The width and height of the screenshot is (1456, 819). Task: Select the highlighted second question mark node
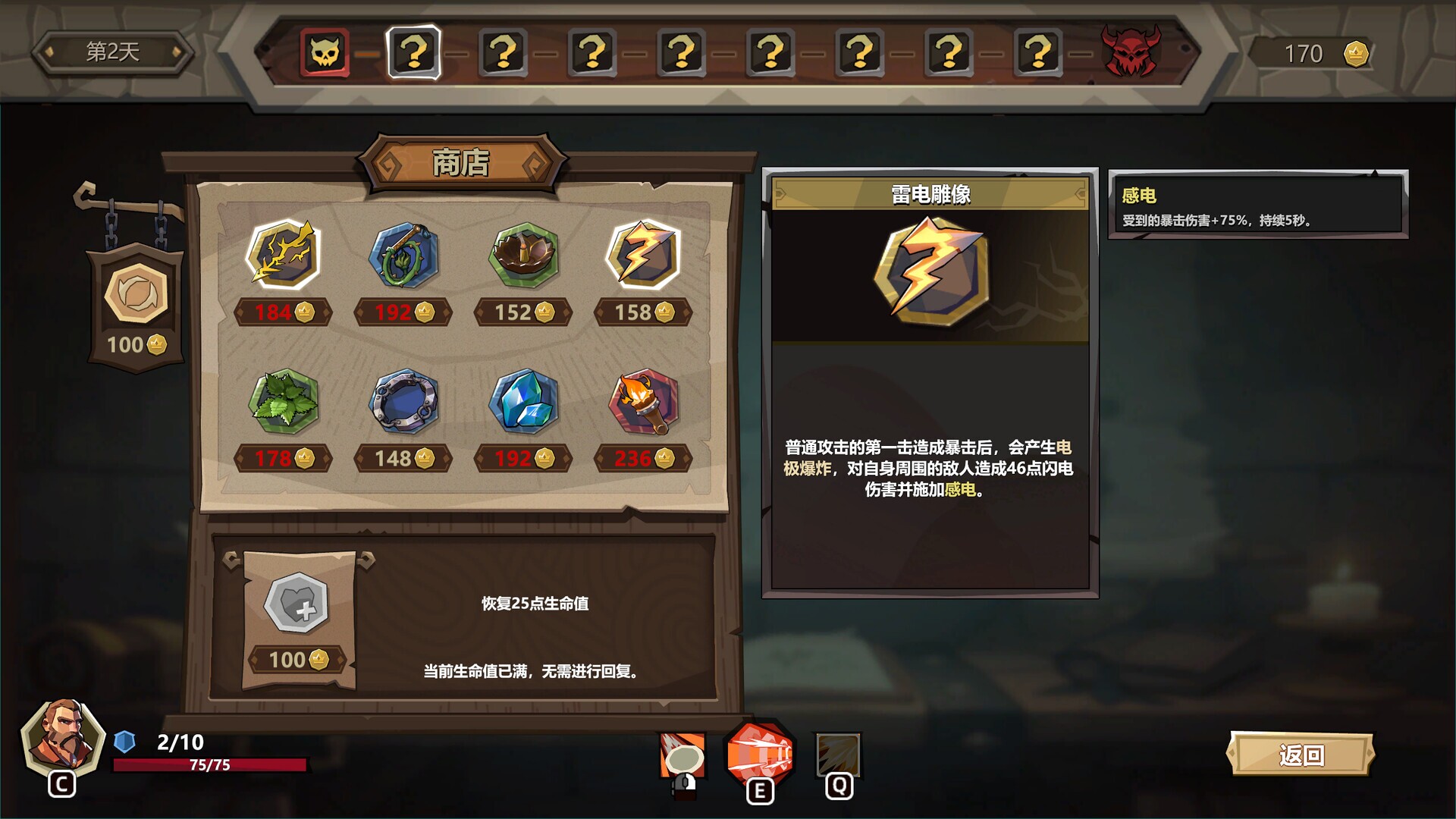click(x=413, y=52)
